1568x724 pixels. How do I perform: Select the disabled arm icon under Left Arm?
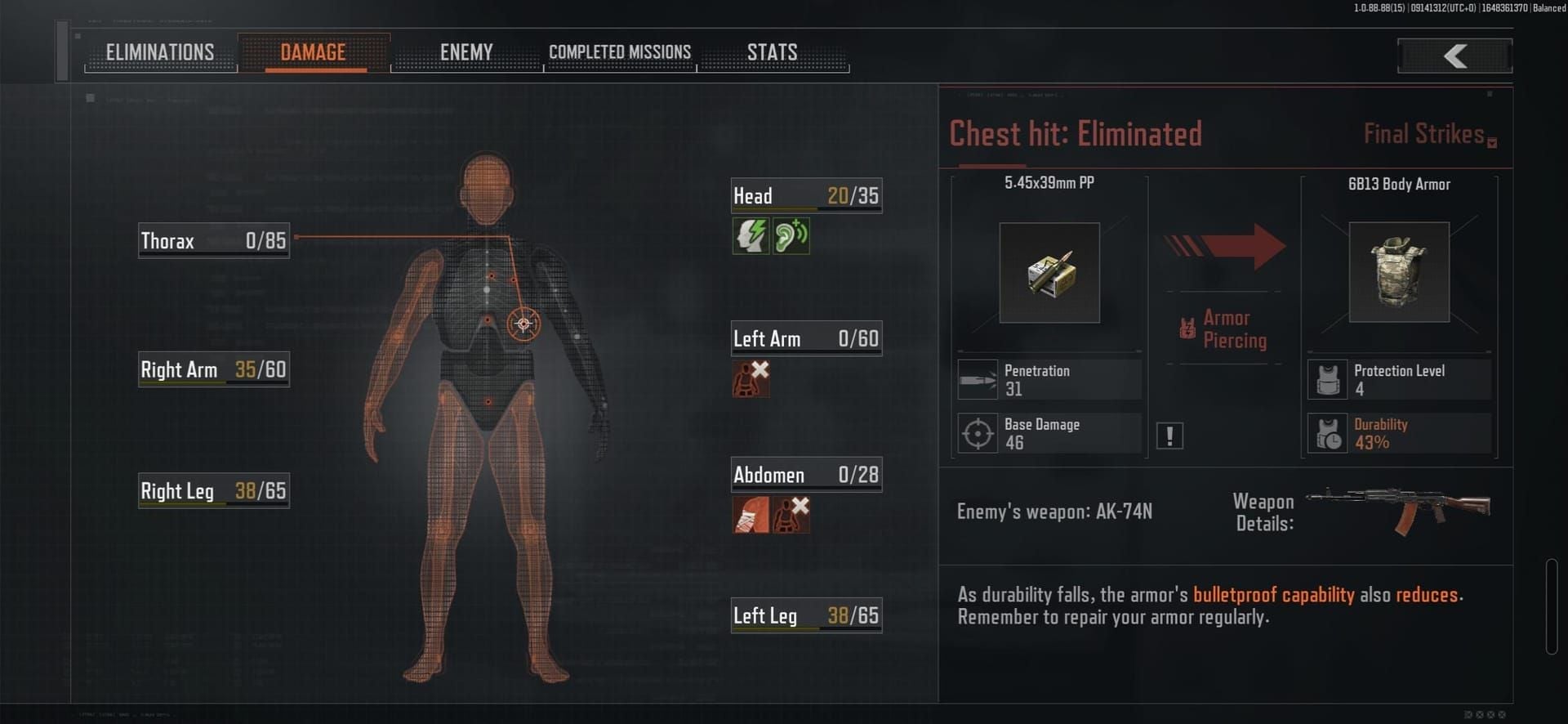(x=751, y=378)
